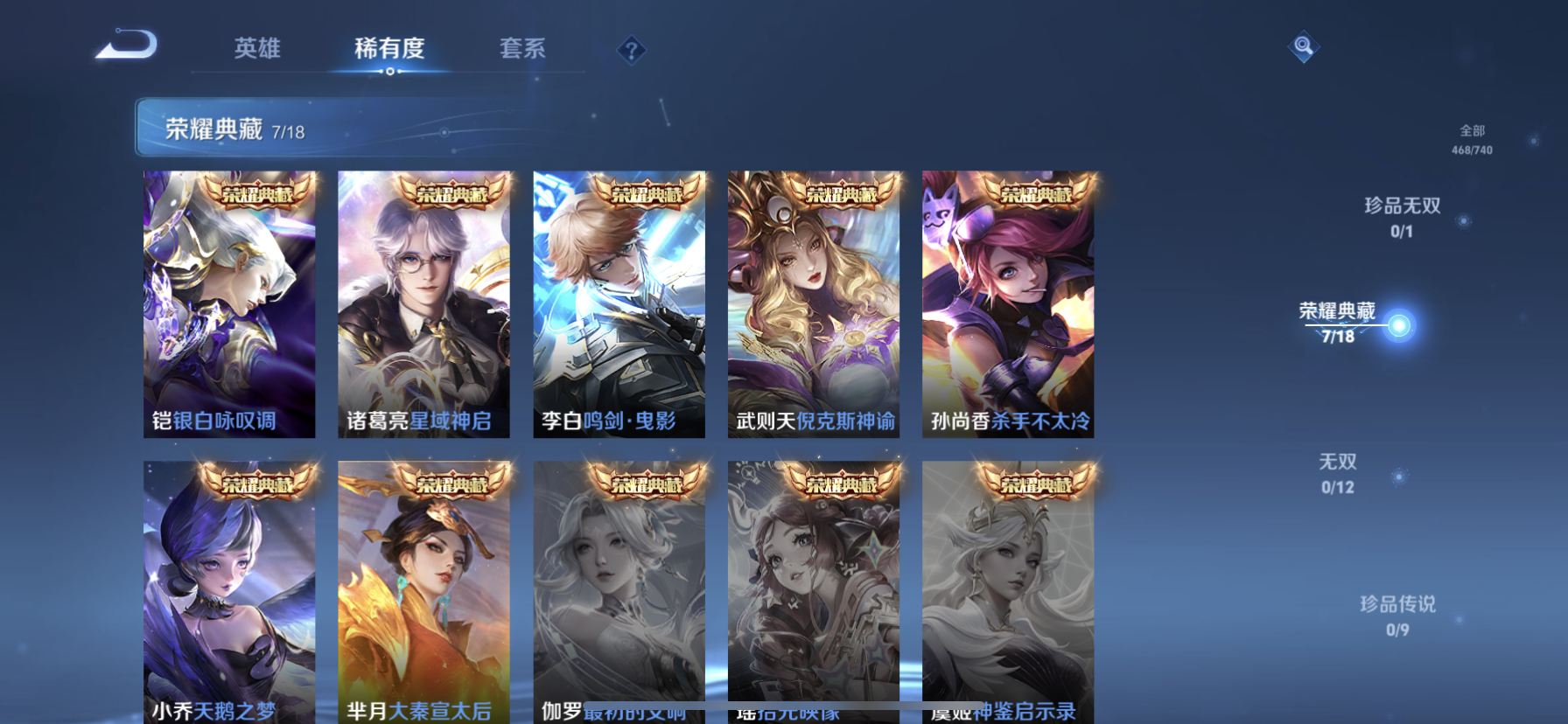Switch to the 套系 tab
Image resolution: width=1568 pixels, height=724 pixels.
pos(522,50)
